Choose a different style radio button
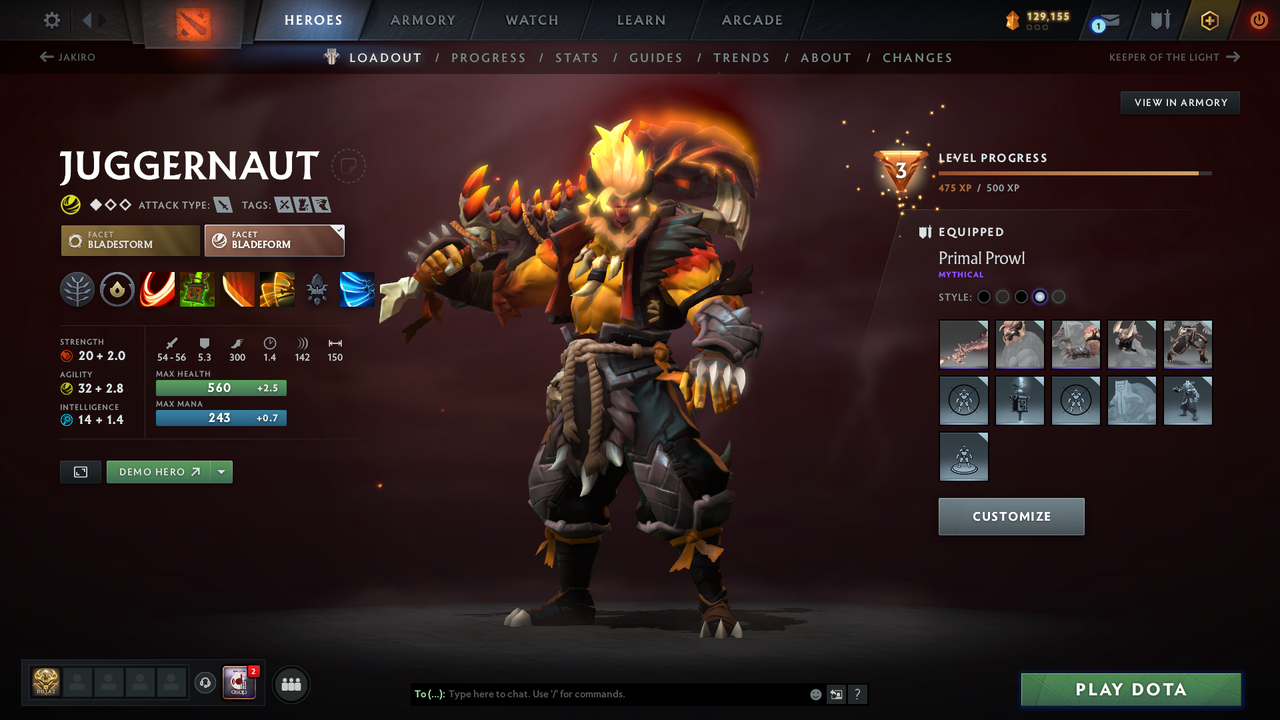This screenshot has height=720, width=1280. click(x=1058, y=296)
